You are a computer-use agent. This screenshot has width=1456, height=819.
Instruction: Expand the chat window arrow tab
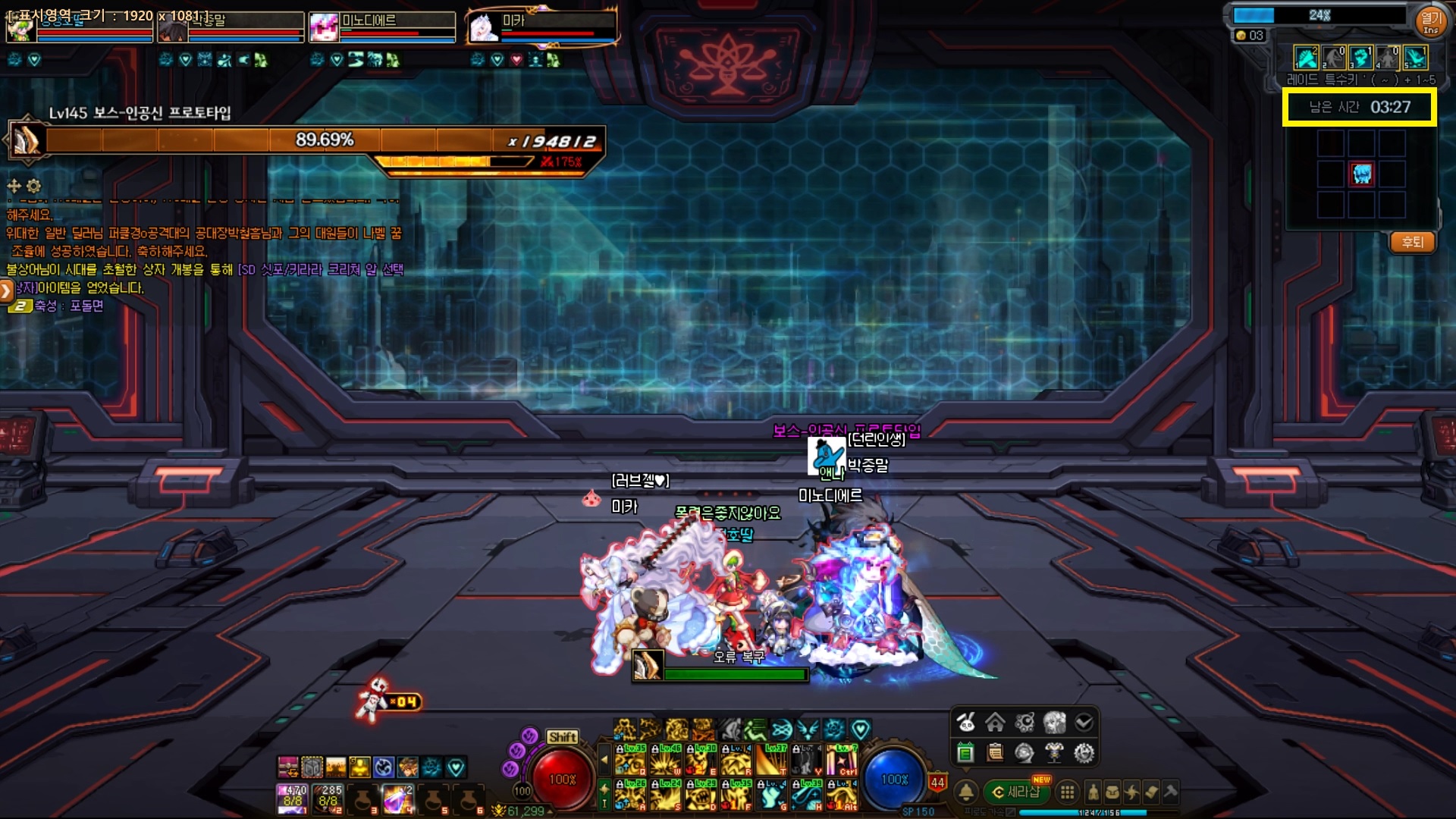6,290
